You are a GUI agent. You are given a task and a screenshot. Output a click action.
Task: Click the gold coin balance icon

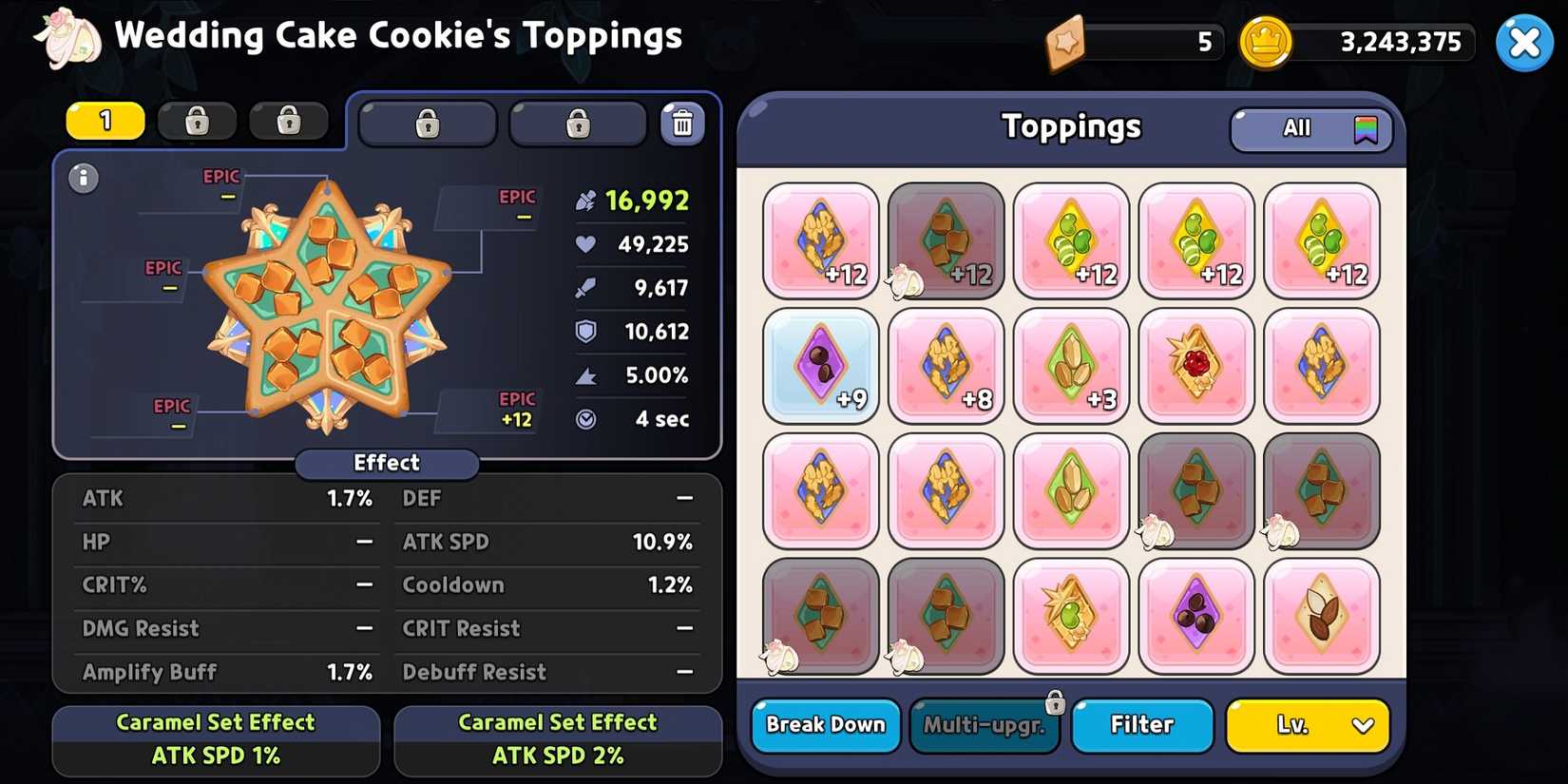pos(1266,43)
